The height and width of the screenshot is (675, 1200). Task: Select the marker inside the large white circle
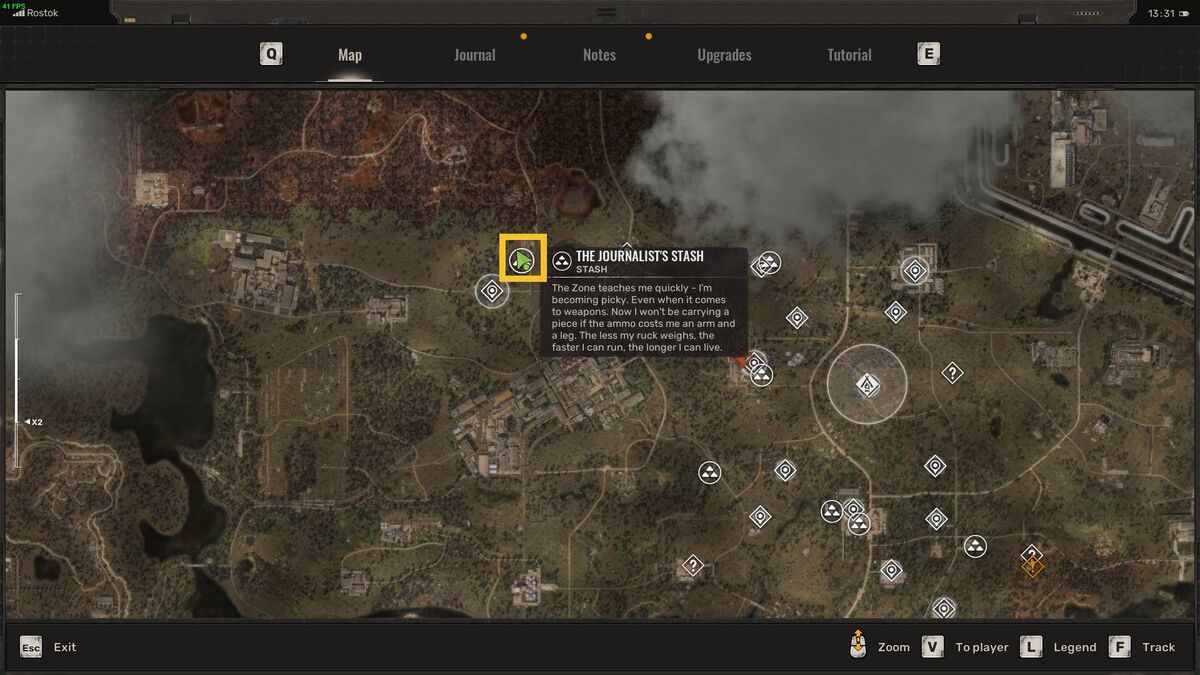867,384
